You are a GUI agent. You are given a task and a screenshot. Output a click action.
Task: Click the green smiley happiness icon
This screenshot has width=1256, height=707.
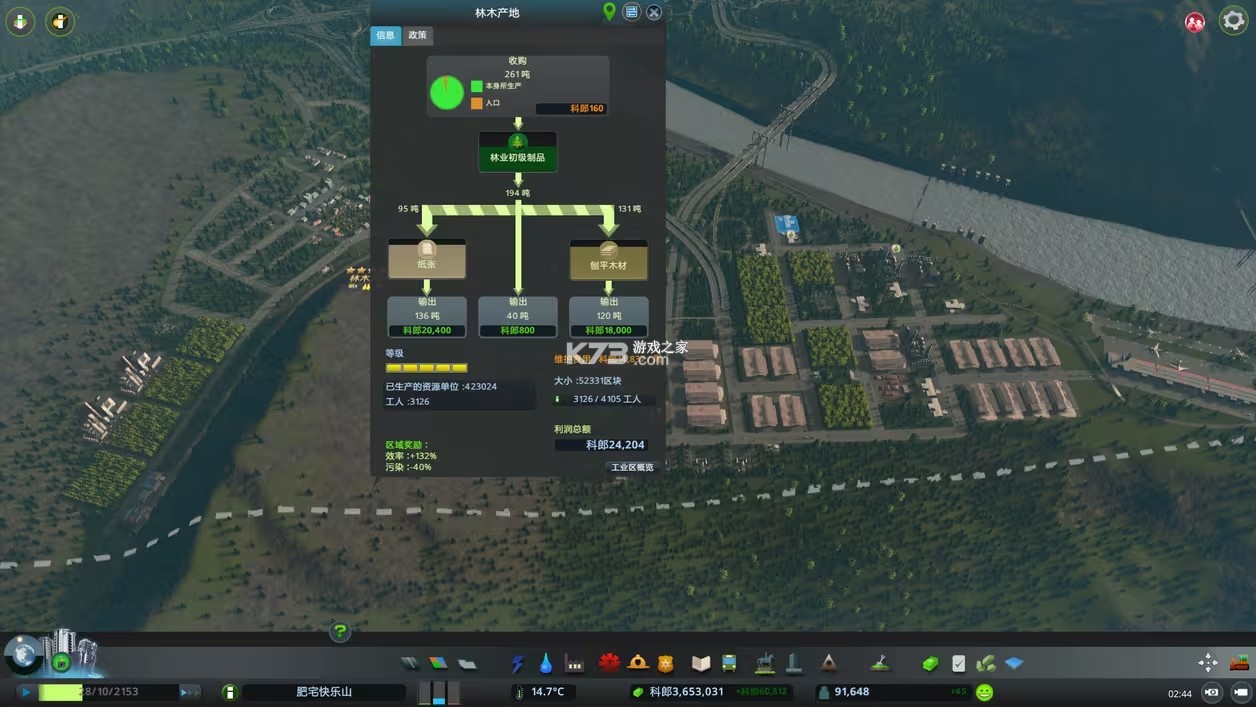tap(985, 692)
